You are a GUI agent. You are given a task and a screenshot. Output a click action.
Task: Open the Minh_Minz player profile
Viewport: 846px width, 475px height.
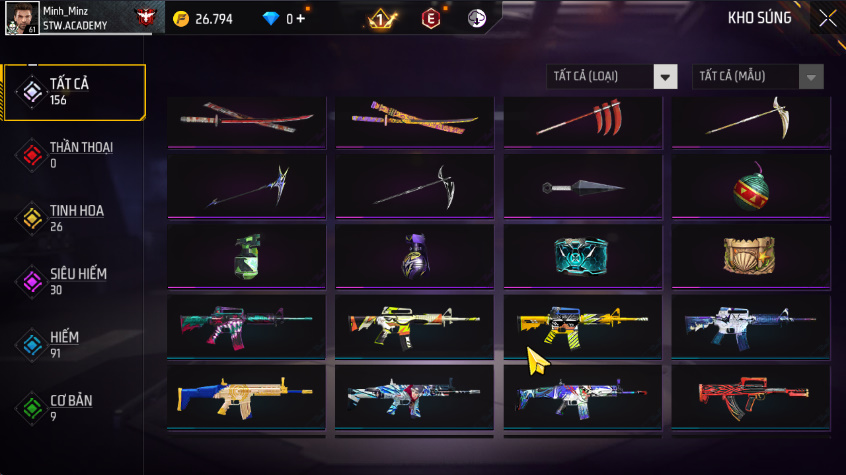click(x=75, y=17)
